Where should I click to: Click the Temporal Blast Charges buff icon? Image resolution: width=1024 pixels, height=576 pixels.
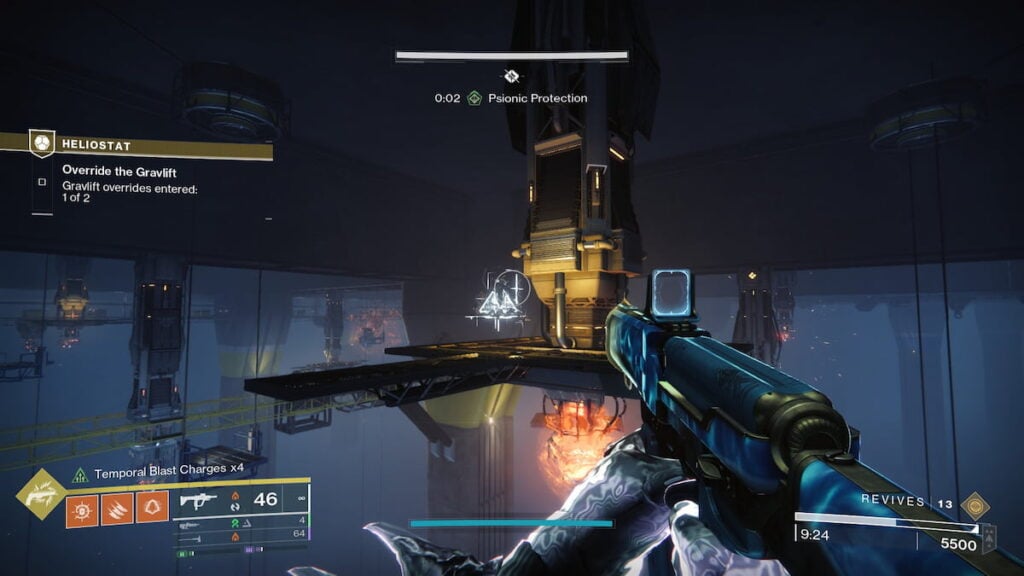[78, 474]
